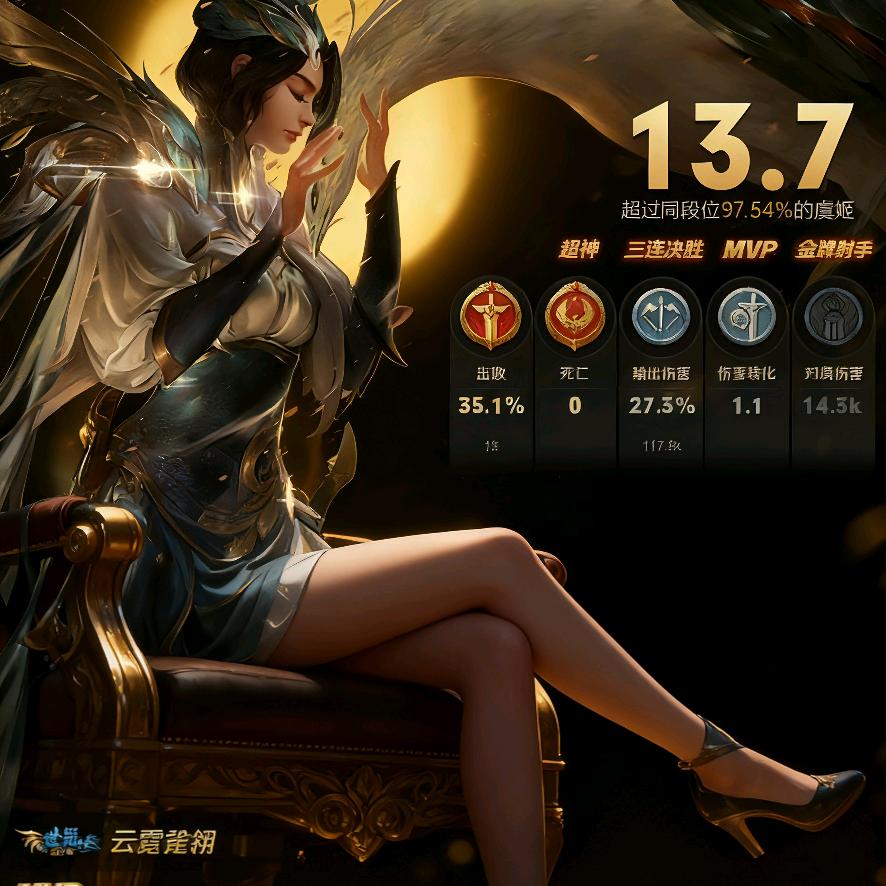The height and width of the screenshot is (886, 886).
Task: Select the MVP achievement tag
Action: 749,249
